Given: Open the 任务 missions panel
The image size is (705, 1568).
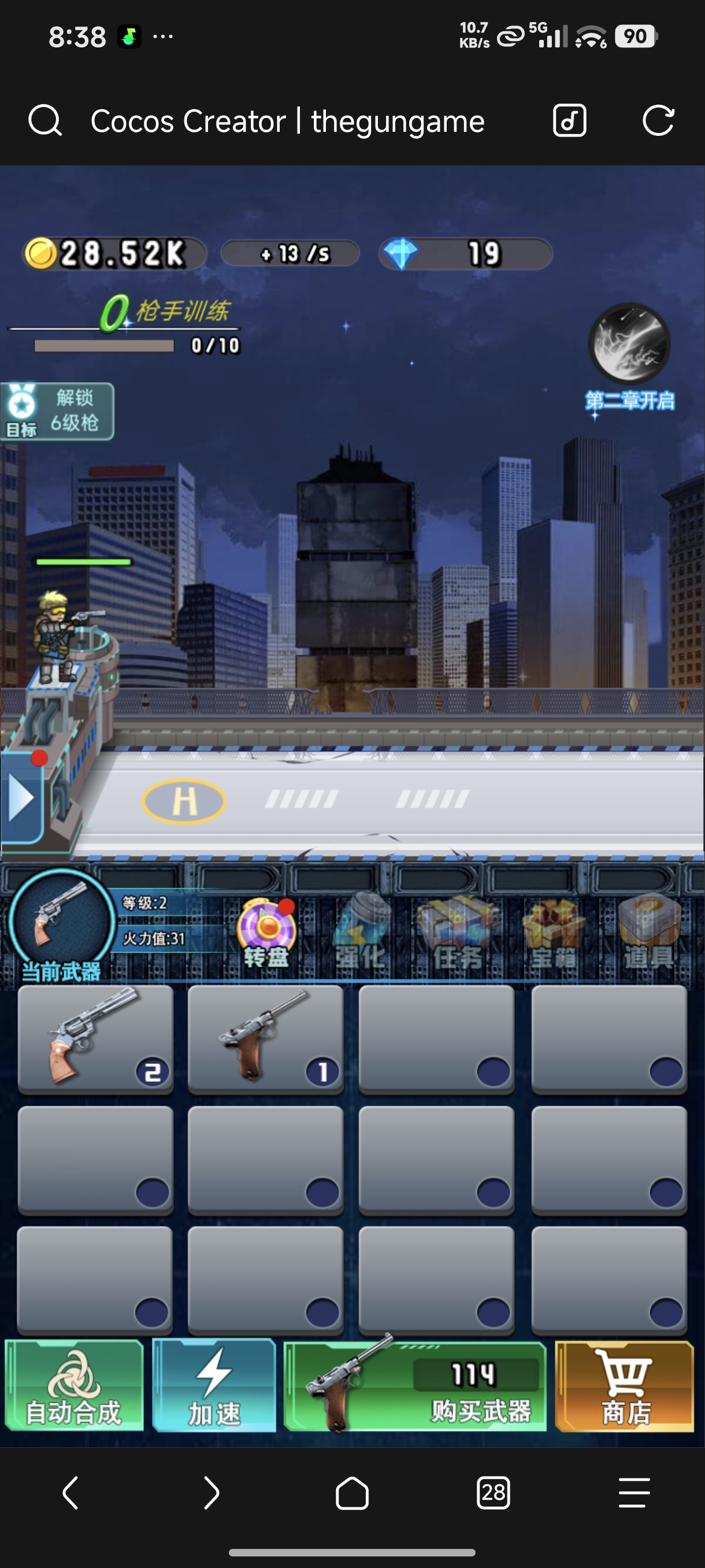Looking at the screenshot, I should [458, 933].
